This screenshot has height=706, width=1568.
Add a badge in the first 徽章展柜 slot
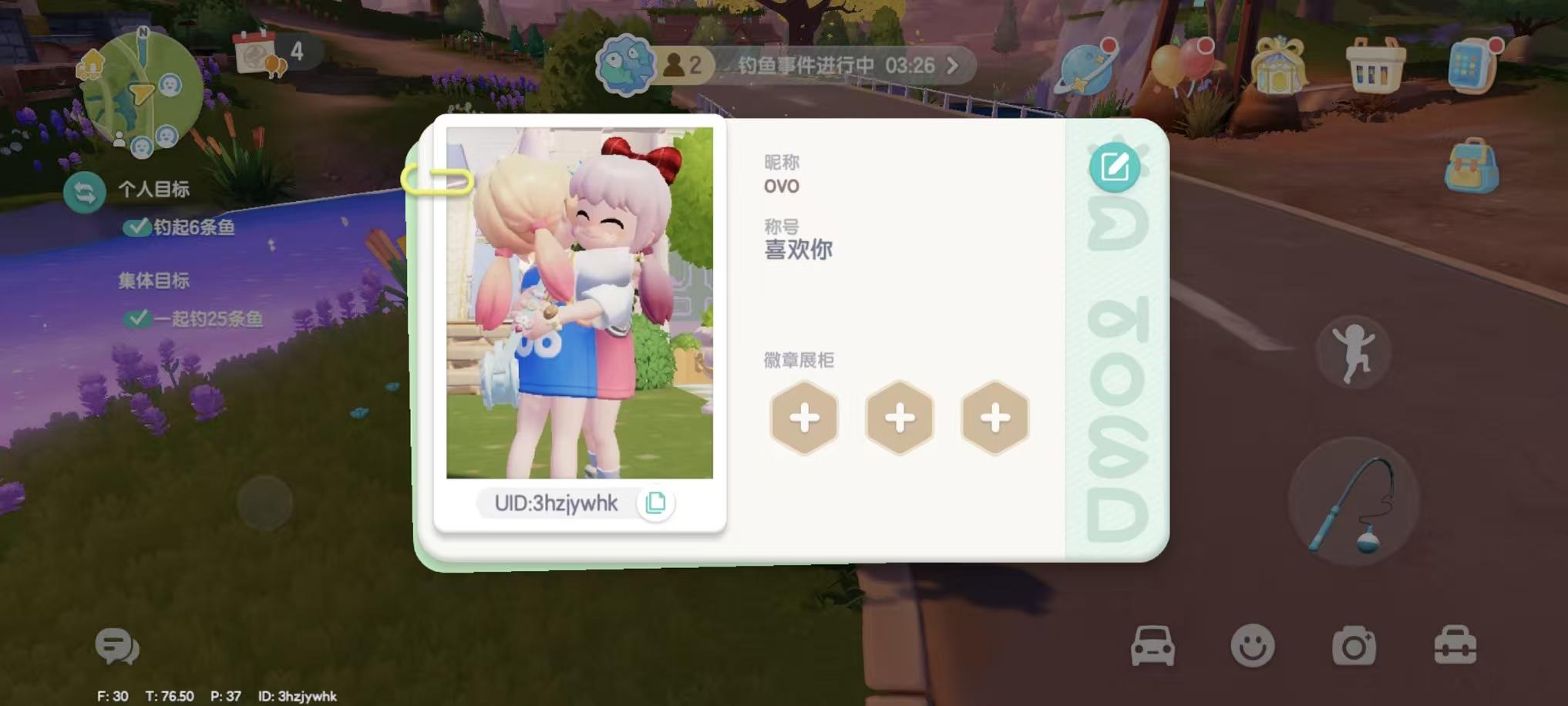[x=804, y=419]
